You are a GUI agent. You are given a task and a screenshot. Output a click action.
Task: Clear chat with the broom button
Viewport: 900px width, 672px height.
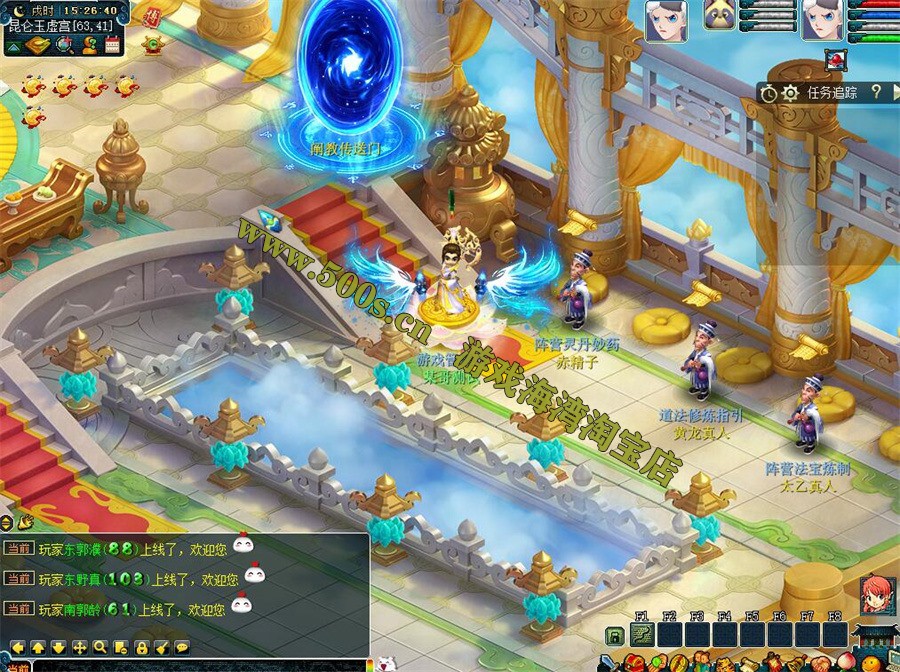[x=160, y=647]
